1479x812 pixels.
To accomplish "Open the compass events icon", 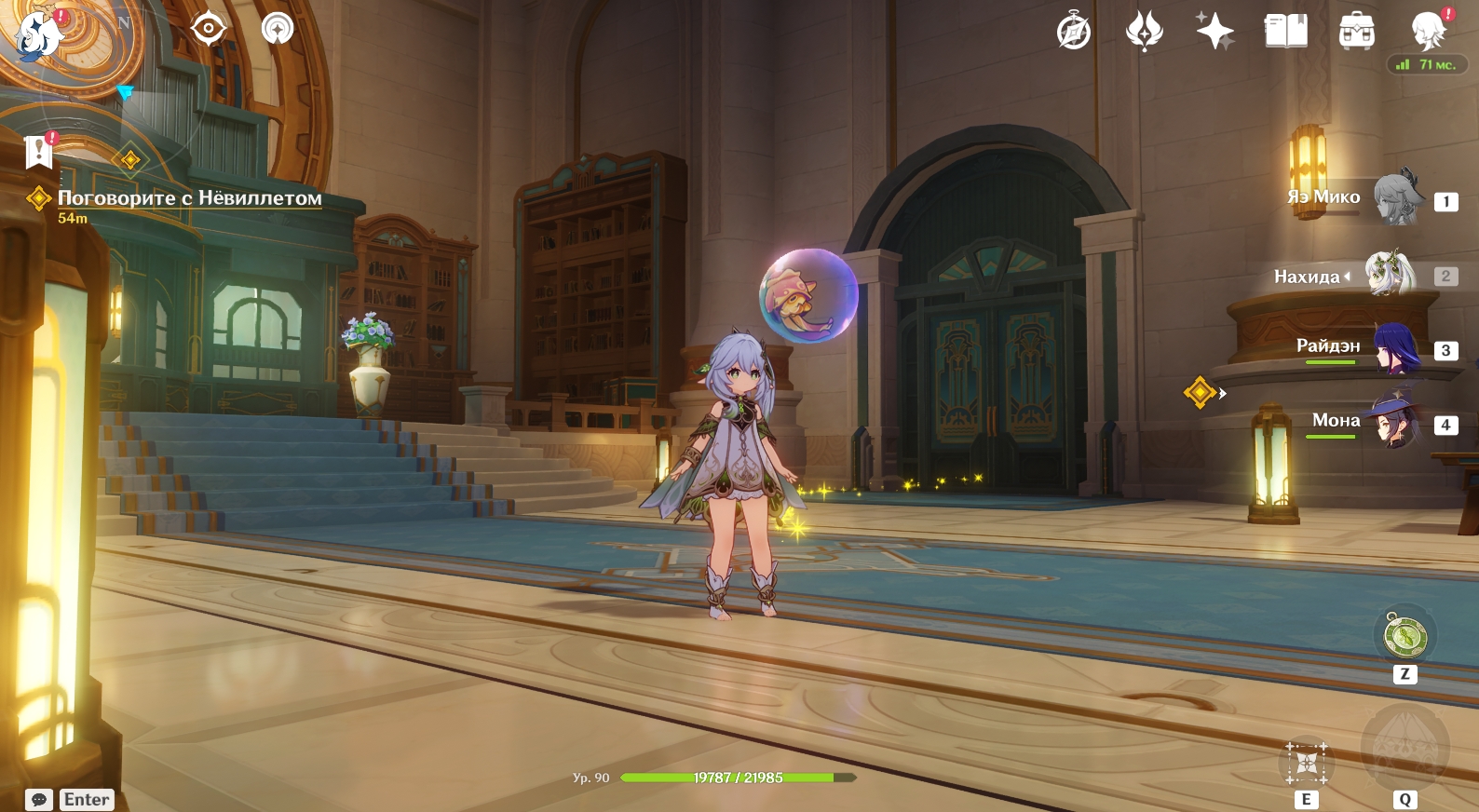I will (x=1074, y=32).
